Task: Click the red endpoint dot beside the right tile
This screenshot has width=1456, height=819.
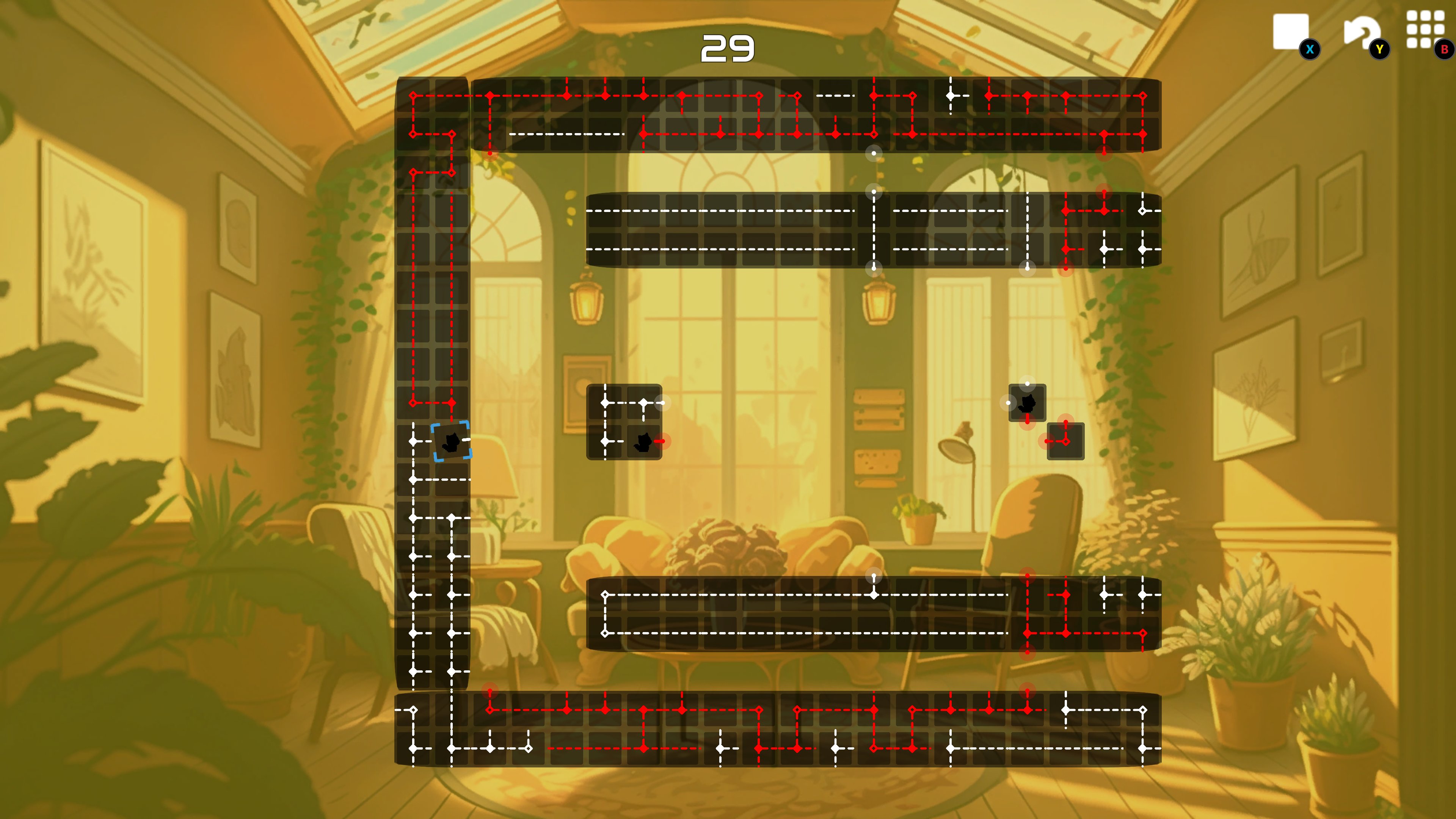Action: tap(1046, 441)
